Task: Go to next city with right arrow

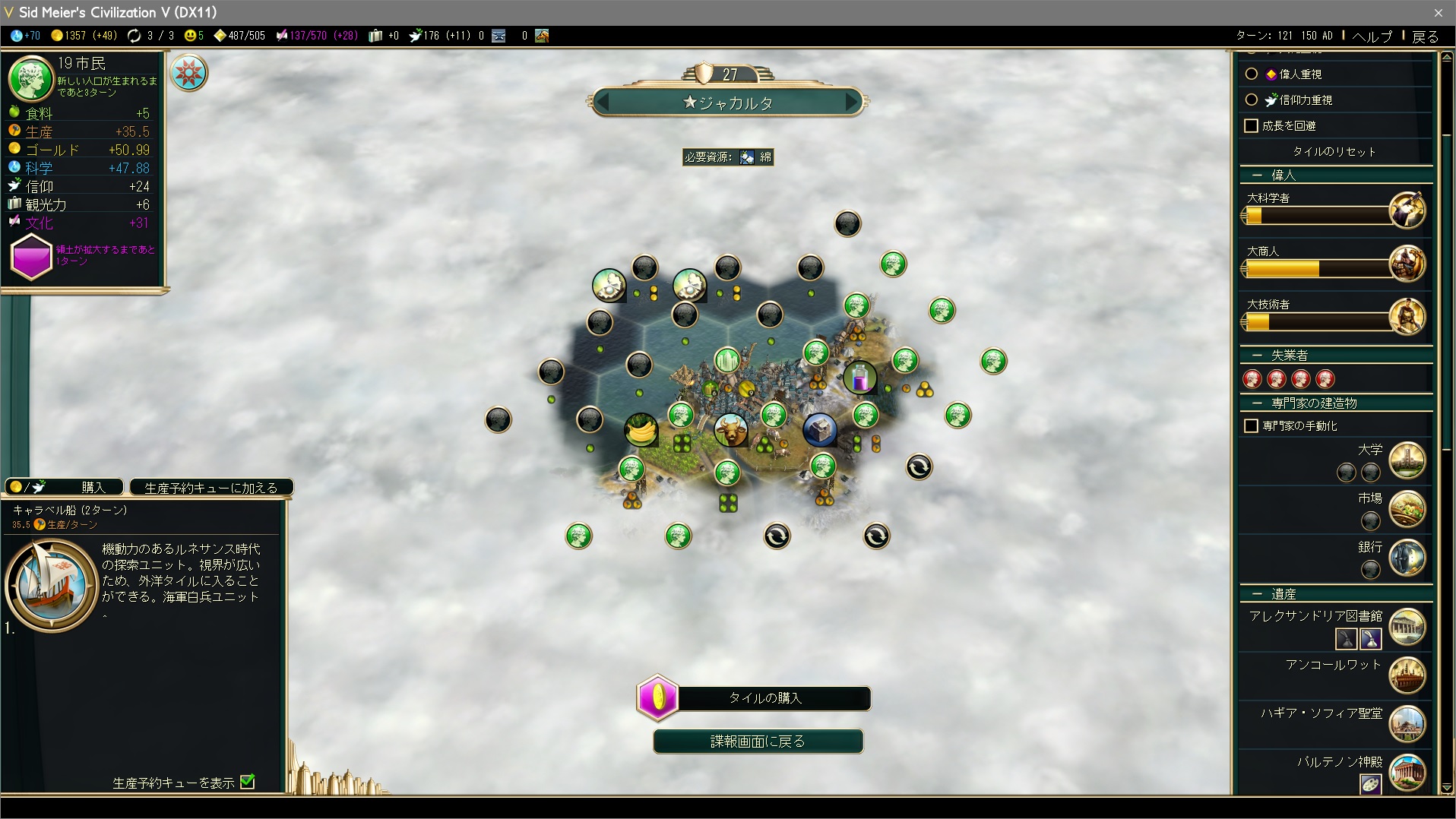Action: pyautogui.click(x=852, y=102)
